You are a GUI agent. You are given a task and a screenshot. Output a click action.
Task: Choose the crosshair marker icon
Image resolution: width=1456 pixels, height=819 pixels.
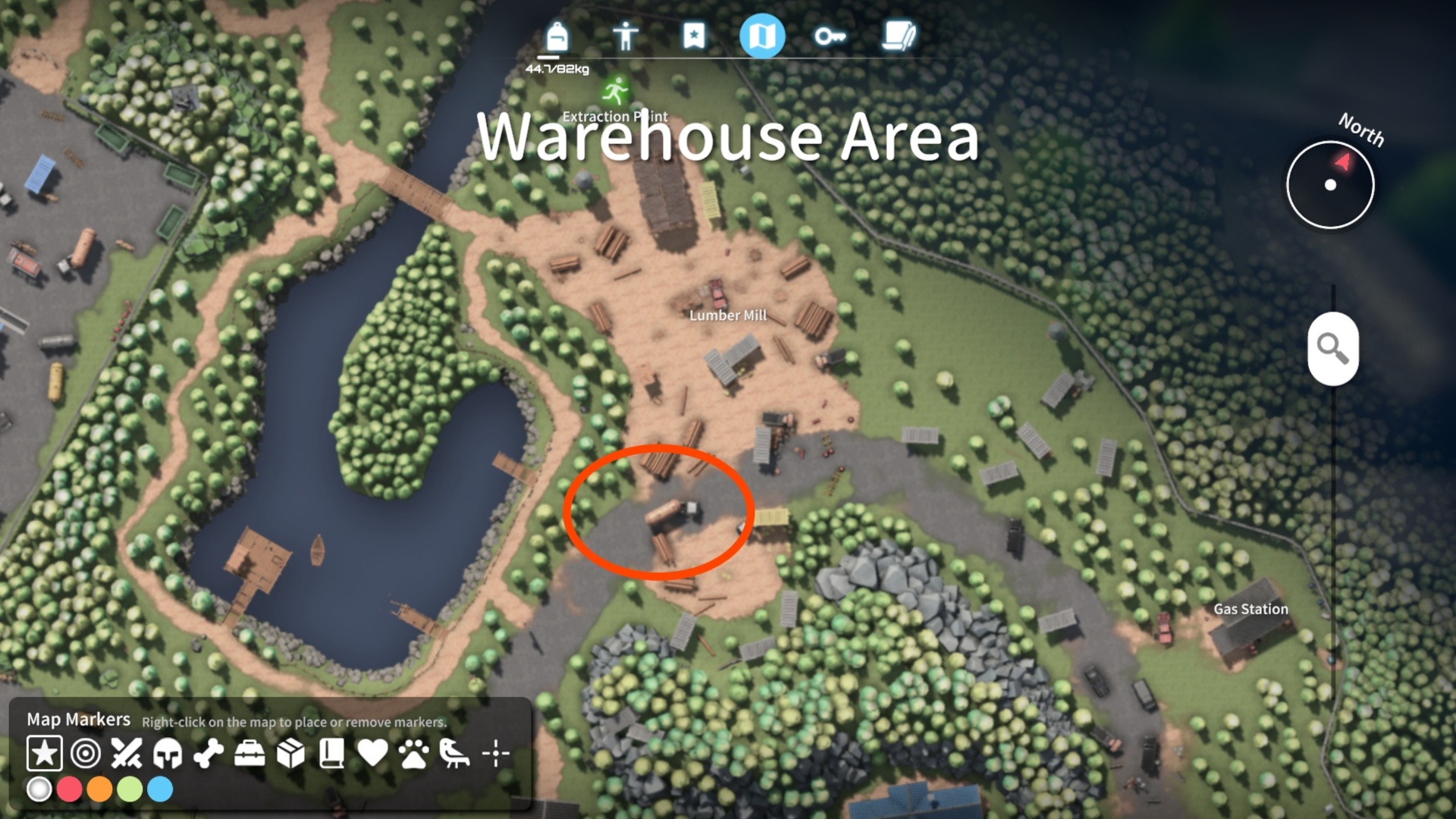coord(497,754)
